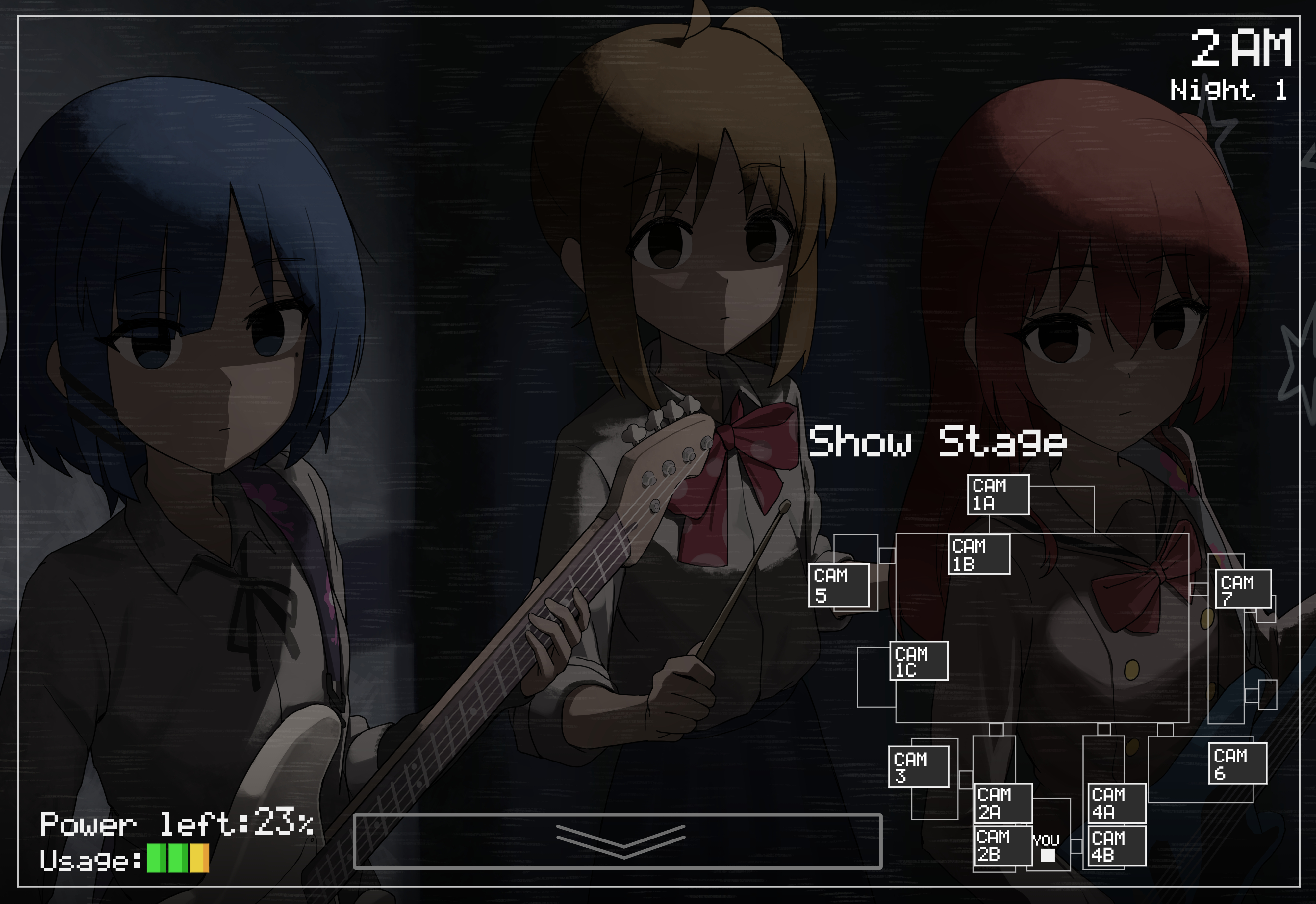
Task: Choose CAM 3 on camera map
Action: click(919, 766)
